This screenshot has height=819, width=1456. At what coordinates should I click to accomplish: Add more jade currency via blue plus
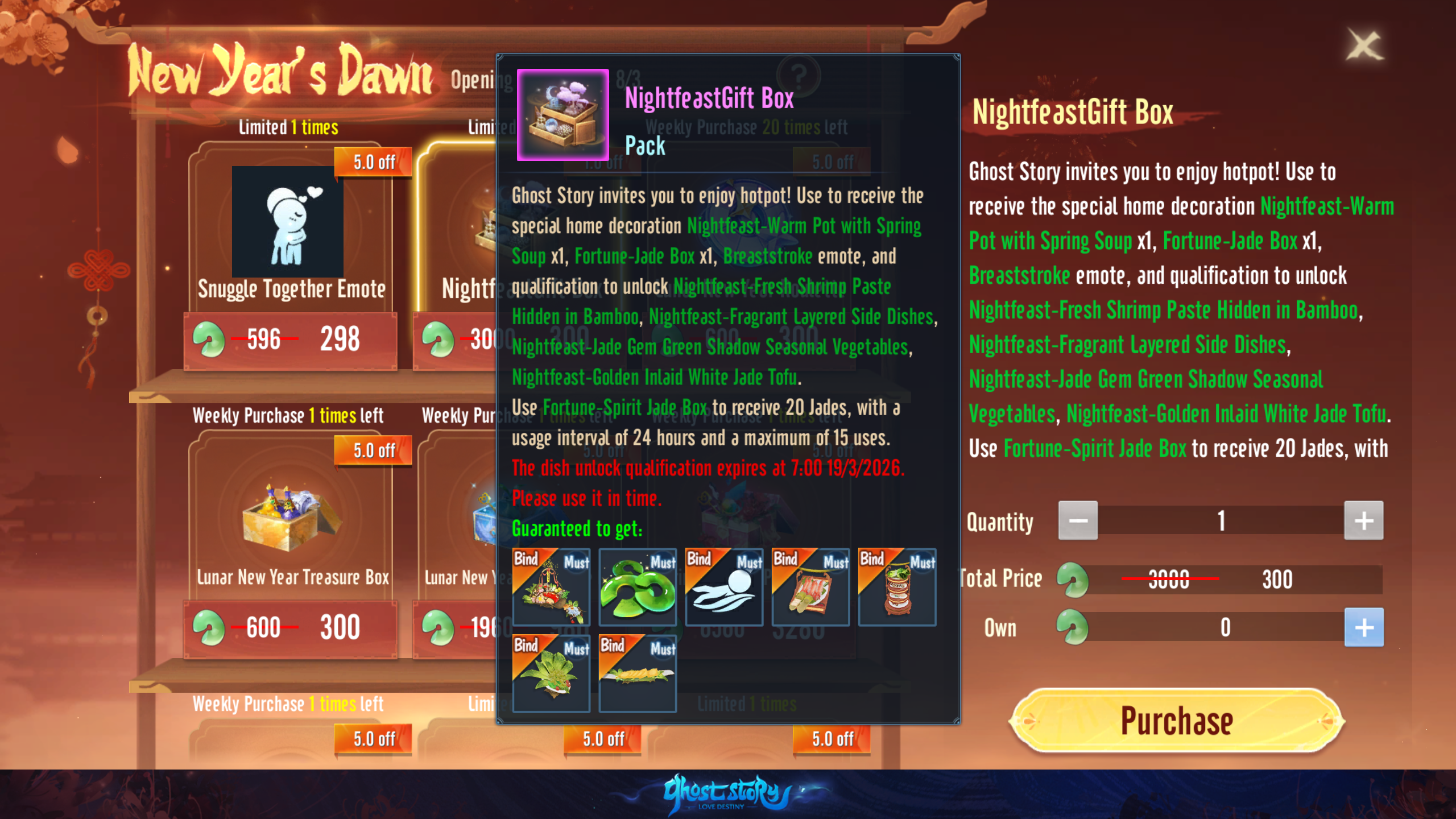1363,627
